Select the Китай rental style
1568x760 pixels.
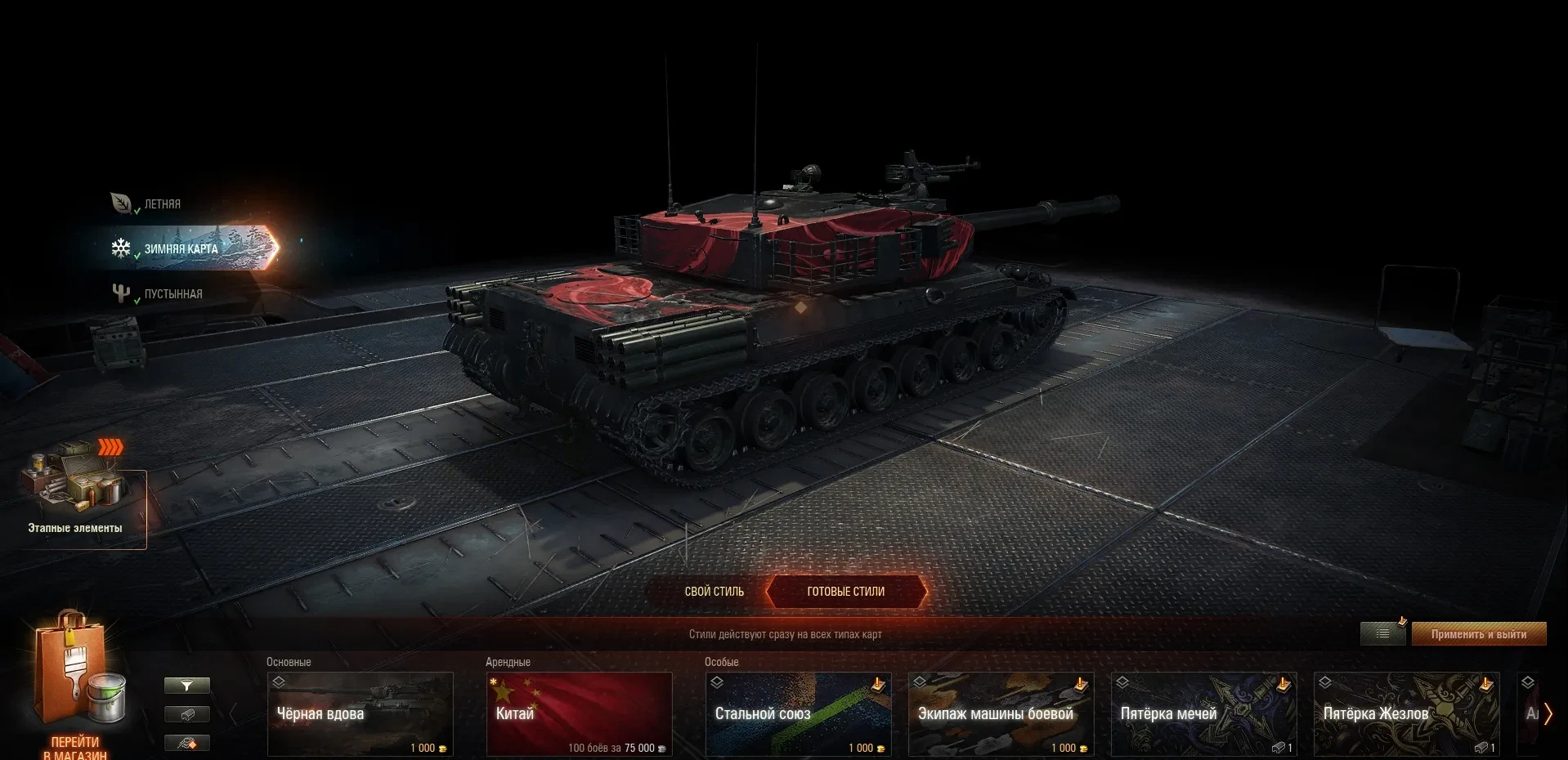point(580,714)
